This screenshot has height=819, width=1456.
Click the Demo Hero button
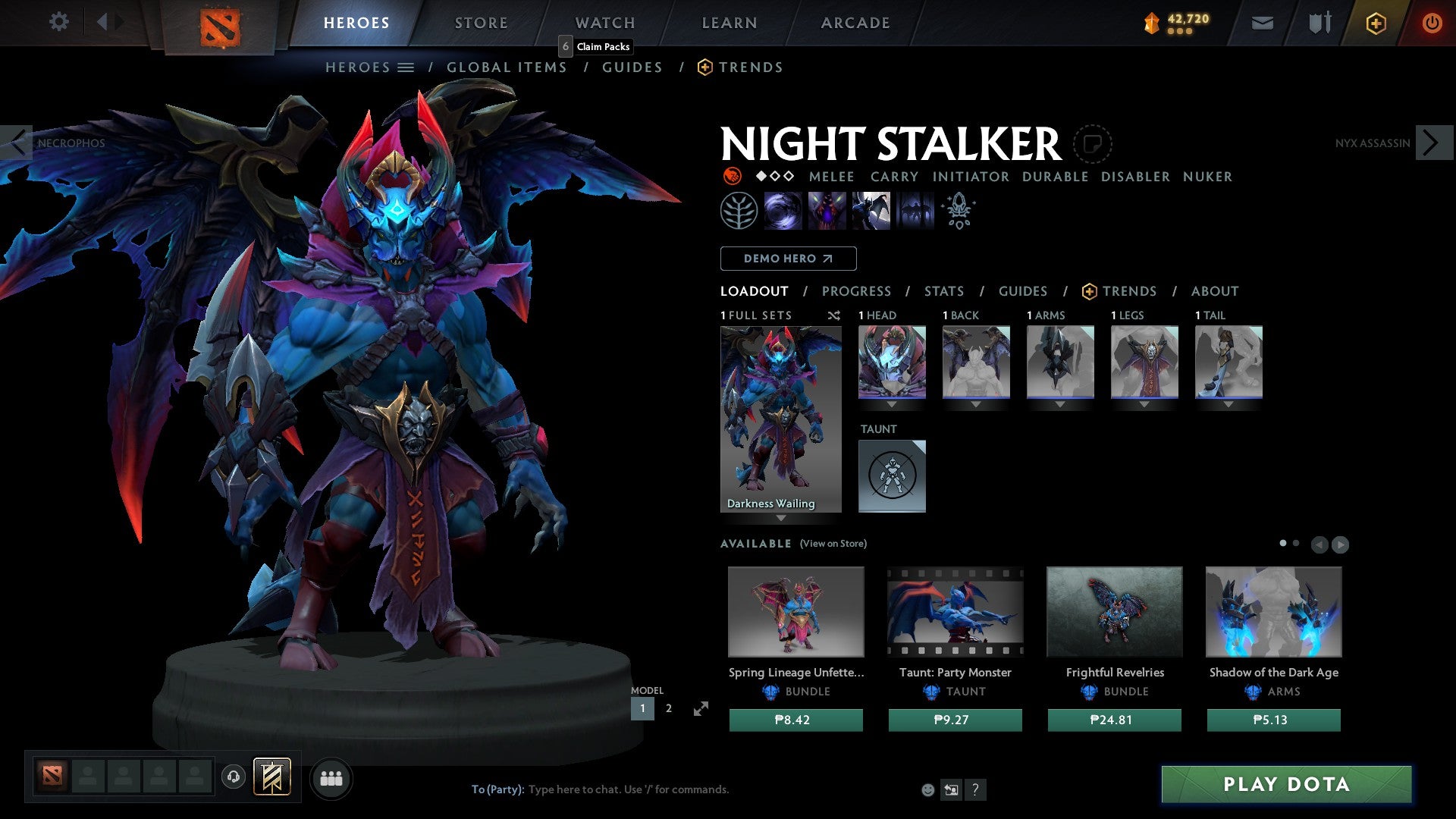click(788, 258)
